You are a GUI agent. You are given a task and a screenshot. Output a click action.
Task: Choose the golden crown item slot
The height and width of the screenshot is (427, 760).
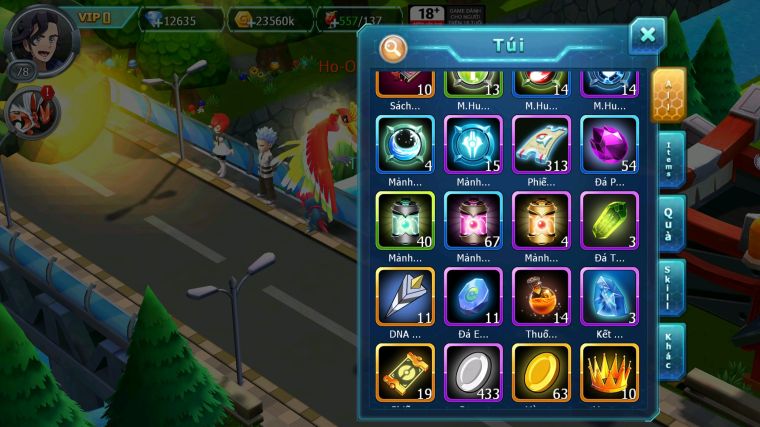[609, 372]
